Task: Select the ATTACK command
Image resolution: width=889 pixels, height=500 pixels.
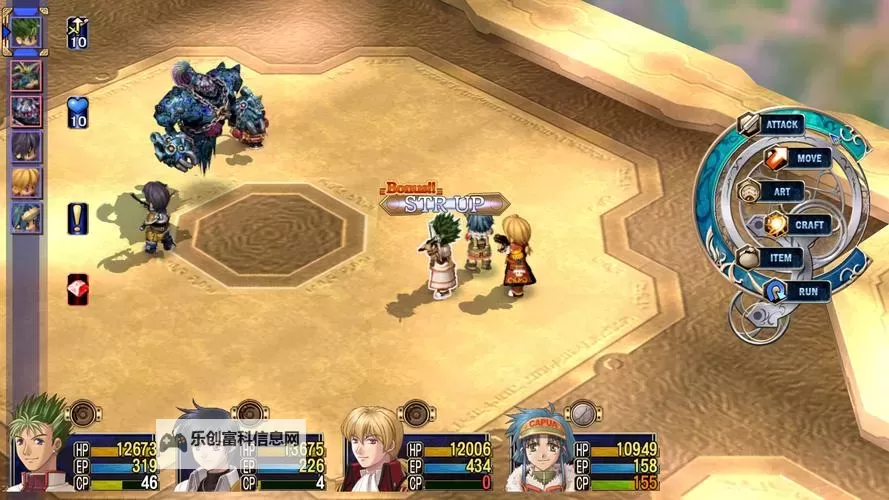Action: point(781,125)
